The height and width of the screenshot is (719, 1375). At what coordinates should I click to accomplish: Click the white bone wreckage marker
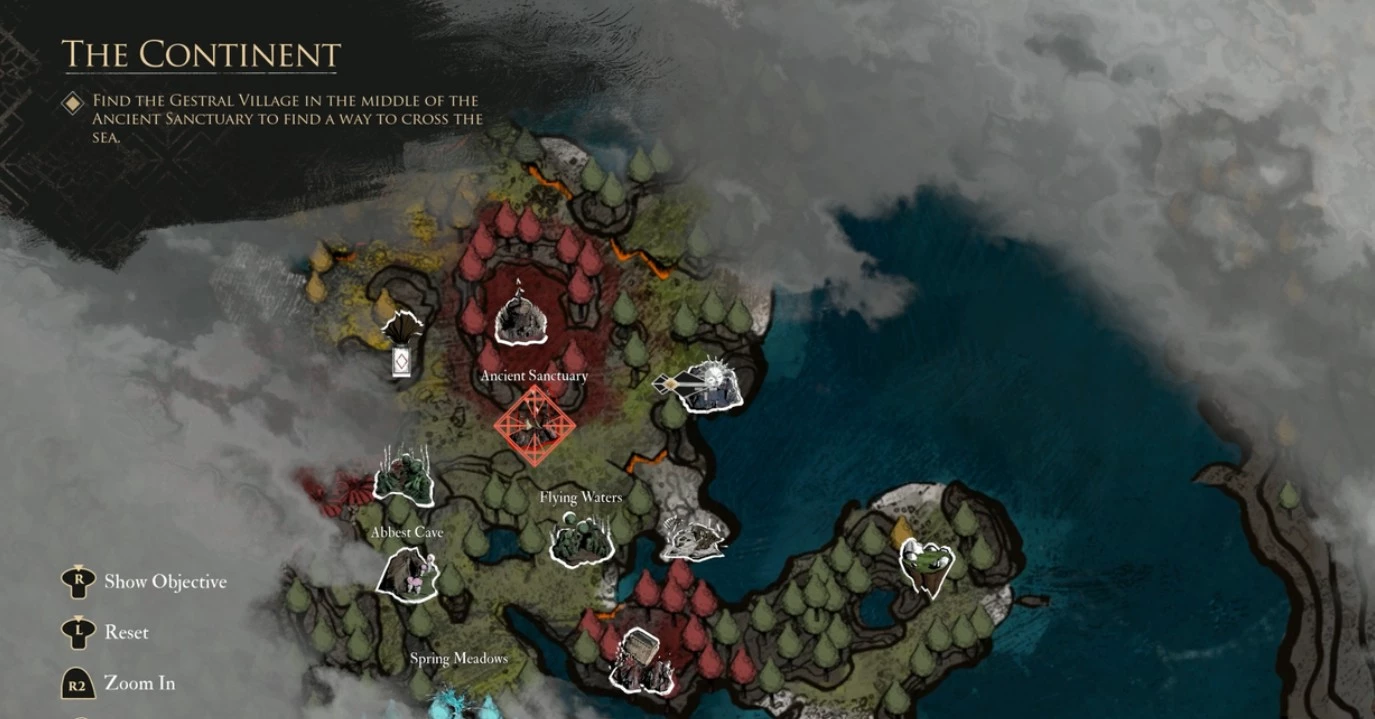[x=693, y=539]
